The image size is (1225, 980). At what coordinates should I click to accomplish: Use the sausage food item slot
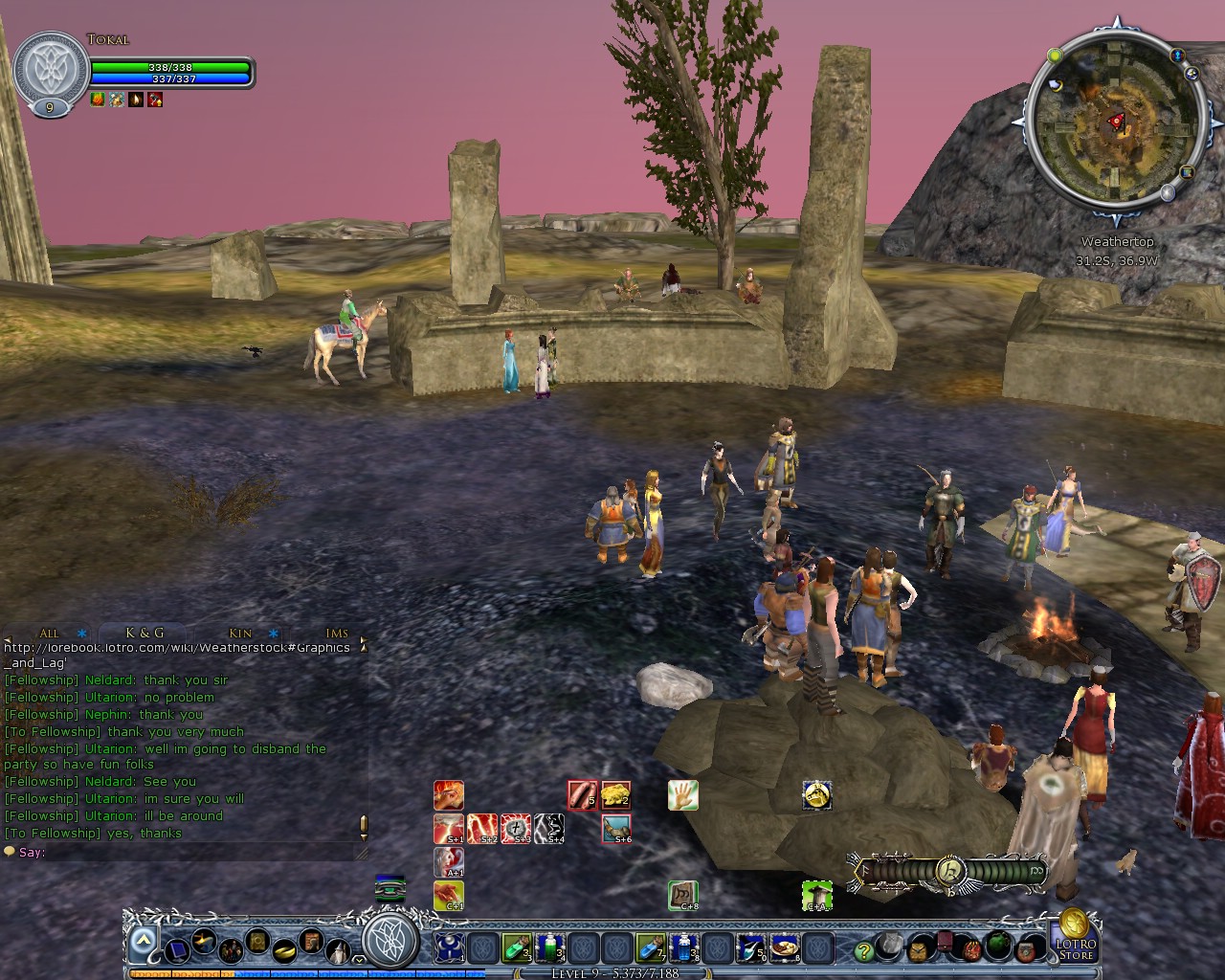[x=582, y=794]
